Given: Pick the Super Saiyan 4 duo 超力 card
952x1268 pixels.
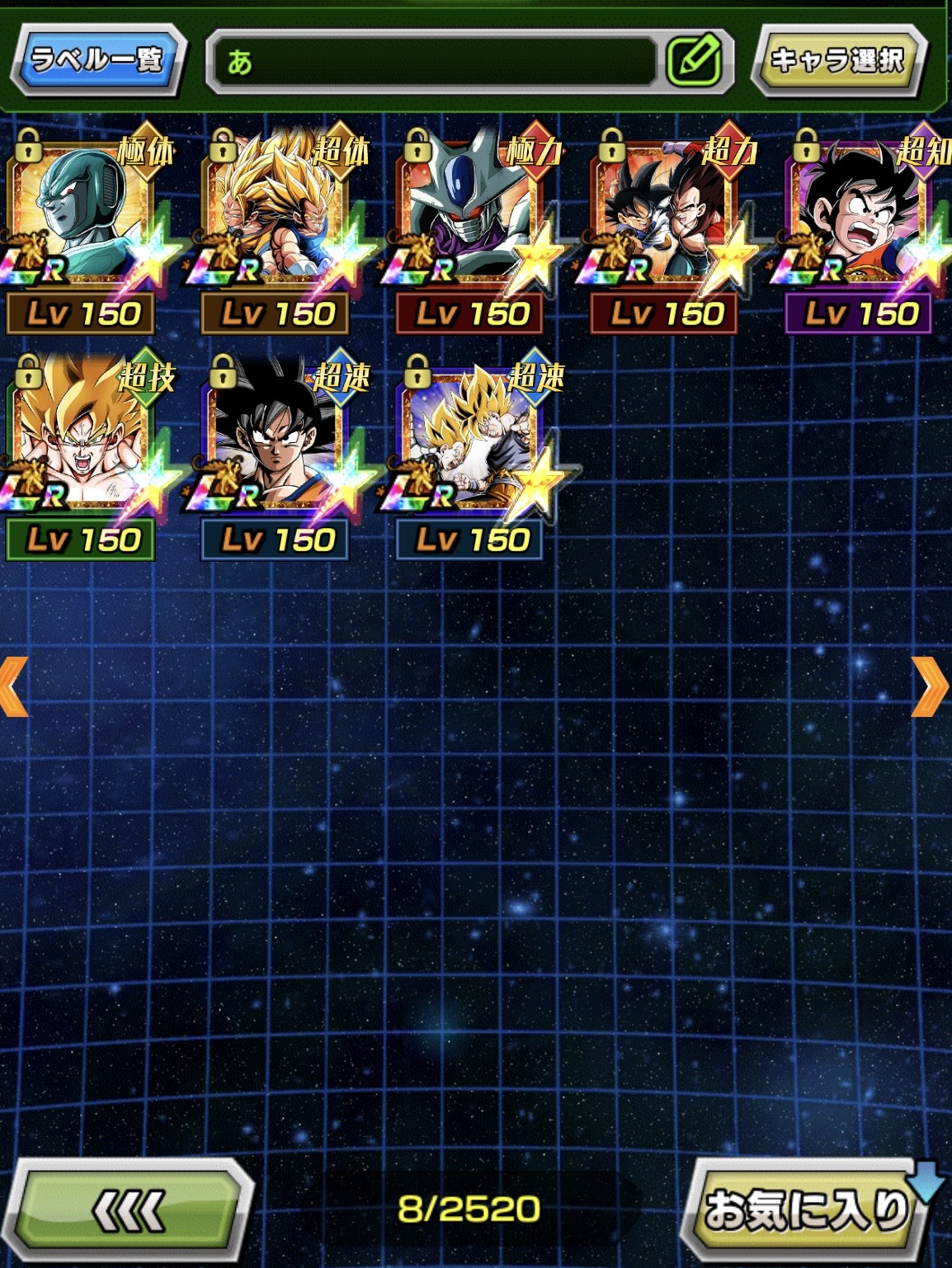Looking at the screenshot, I should click(x=667, y=214).
